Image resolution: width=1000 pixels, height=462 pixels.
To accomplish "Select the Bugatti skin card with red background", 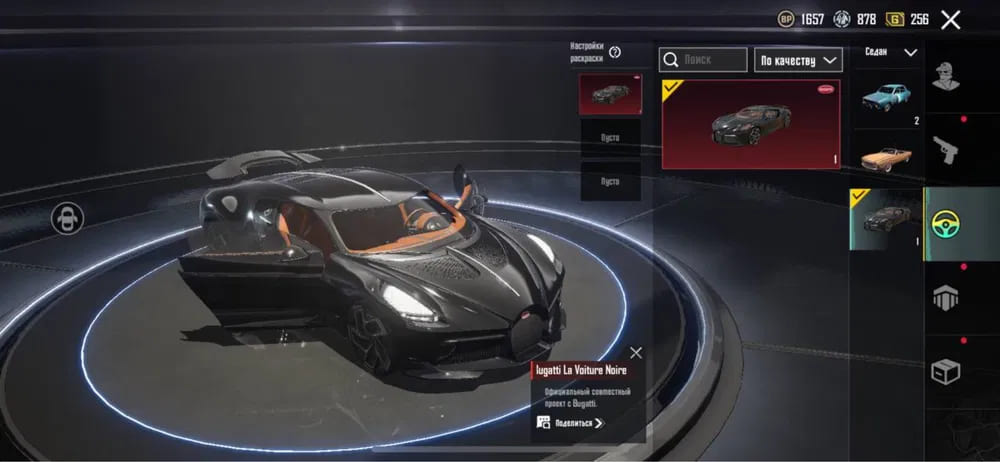I will 751,124.
